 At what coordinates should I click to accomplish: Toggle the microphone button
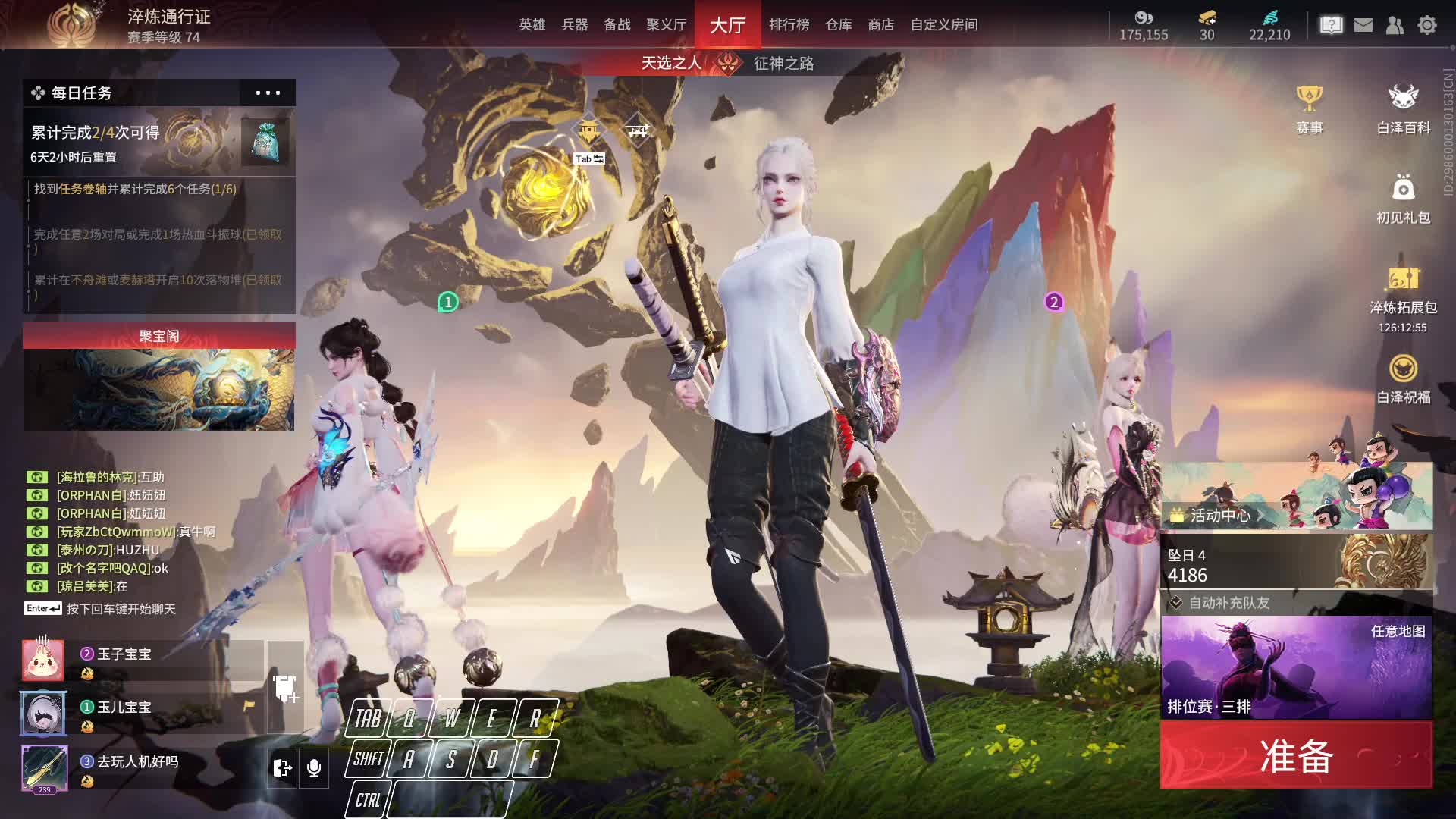(x=313, y=768)
